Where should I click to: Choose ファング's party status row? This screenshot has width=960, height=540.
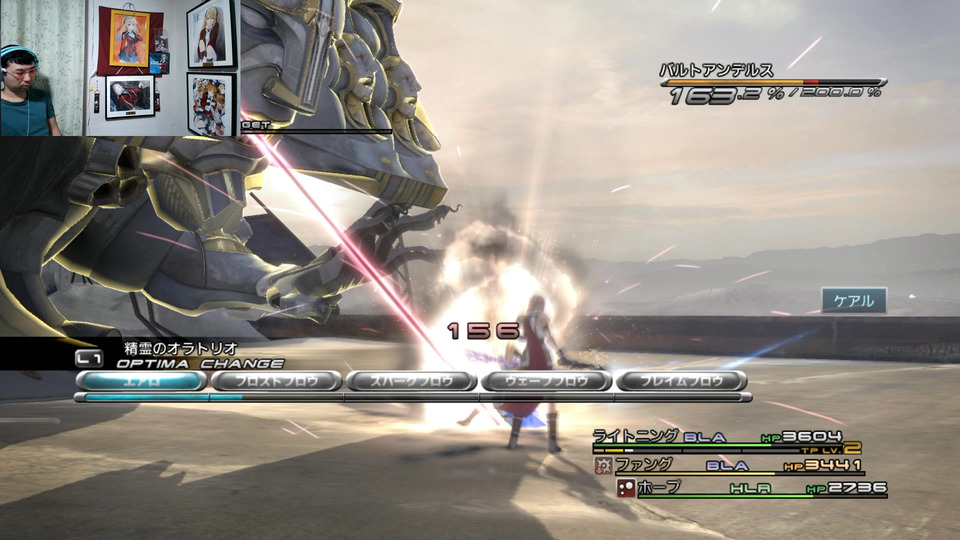(643, 465)
